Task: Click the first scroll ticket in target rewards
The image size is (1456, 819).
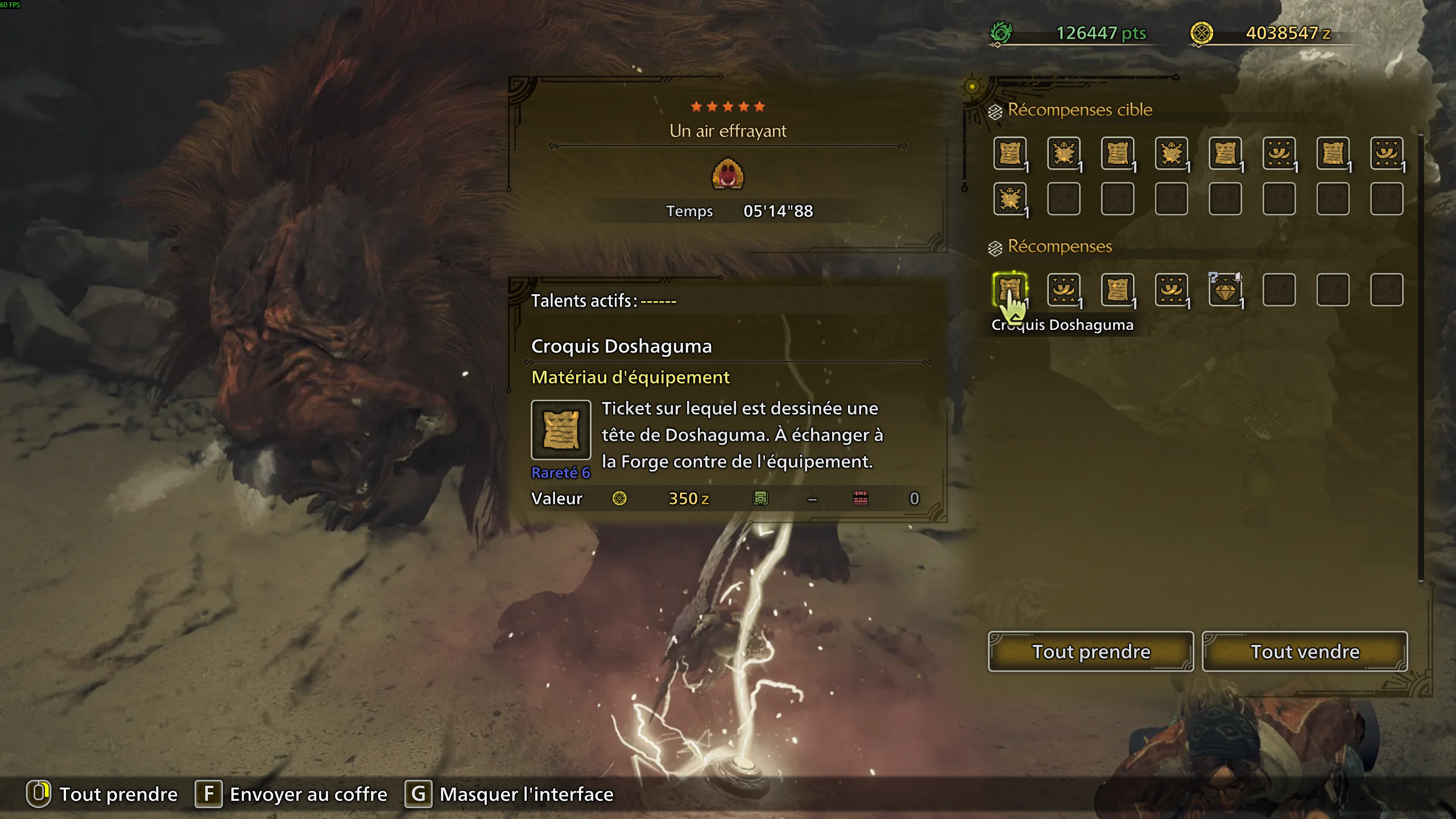Action: pos(1011,154)
